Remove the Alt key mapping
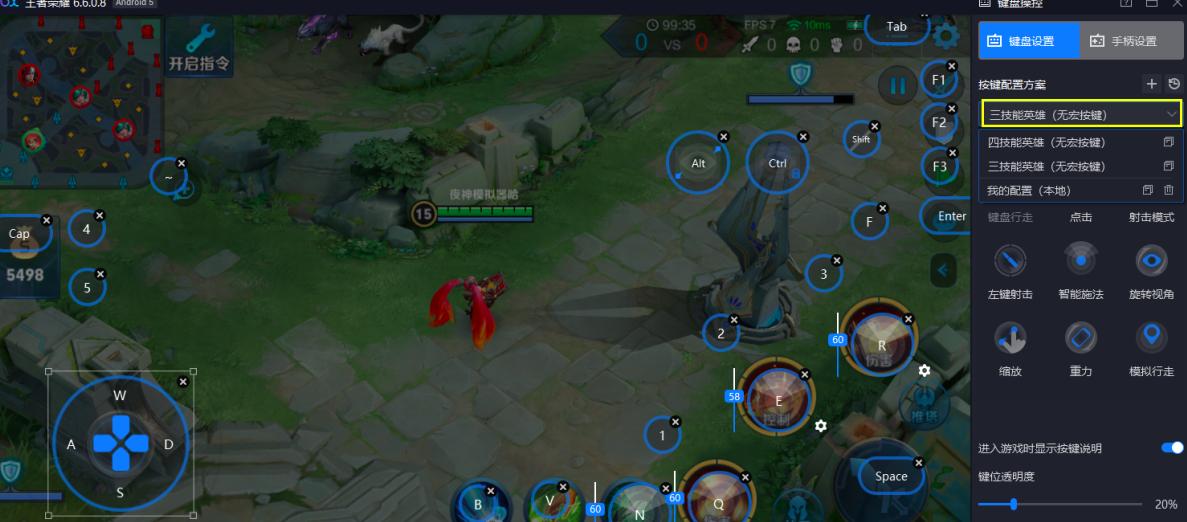Screen dimensions: 1187x522 pos(724,136)
